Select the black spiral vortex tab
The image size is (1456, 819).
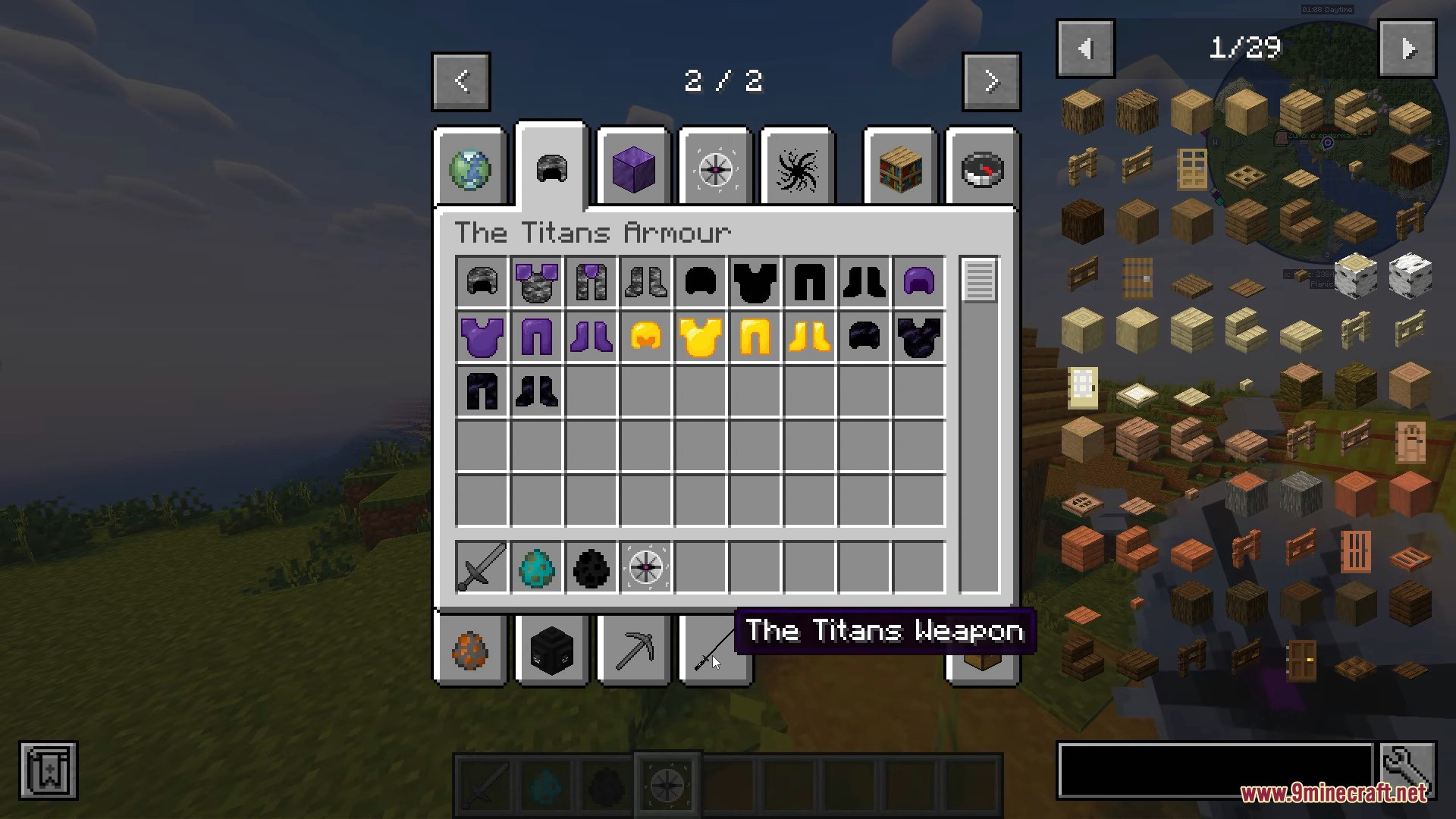797,168
